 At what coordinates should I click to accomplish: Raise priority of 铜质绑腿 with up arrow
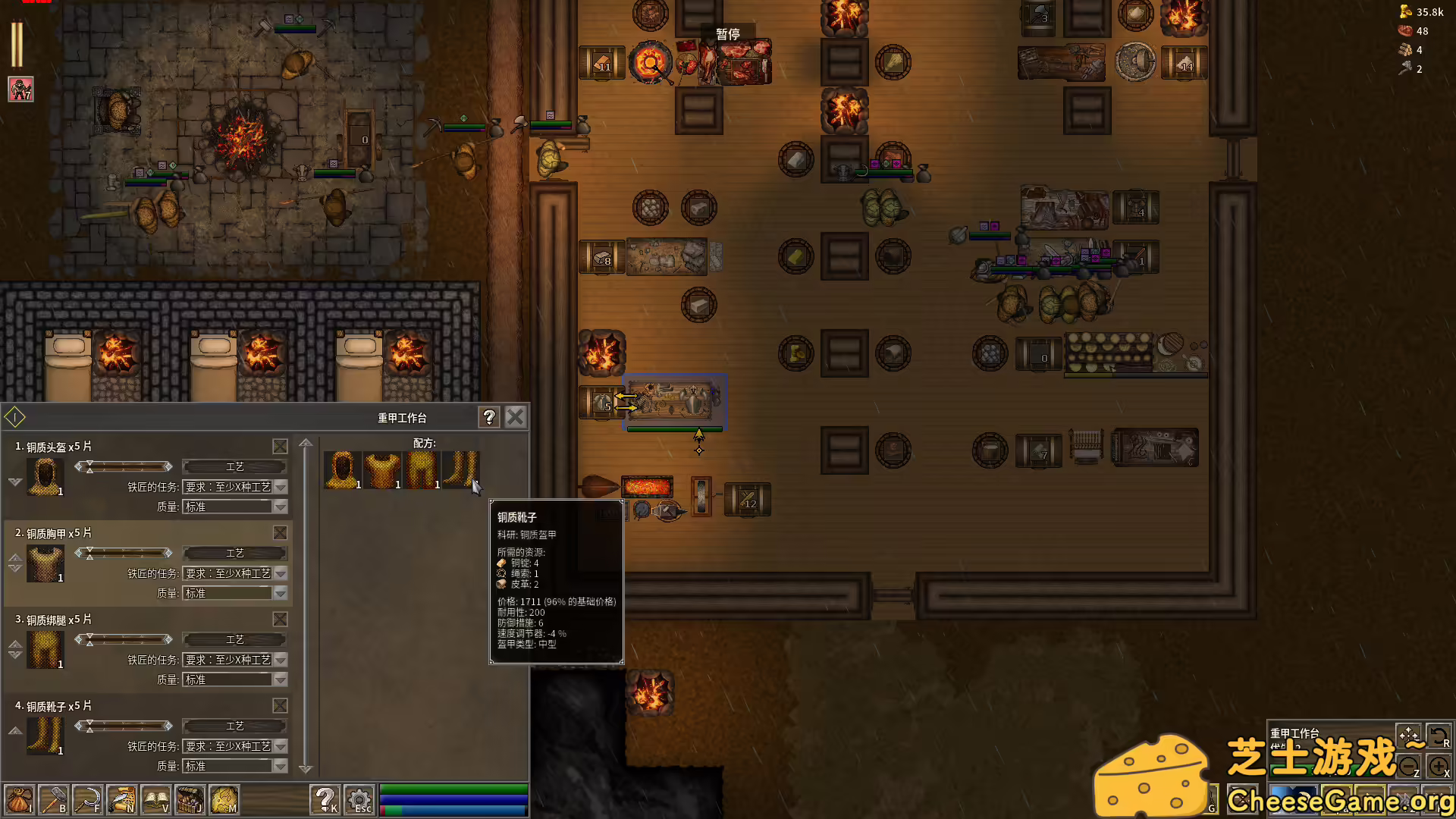point(14,643)
